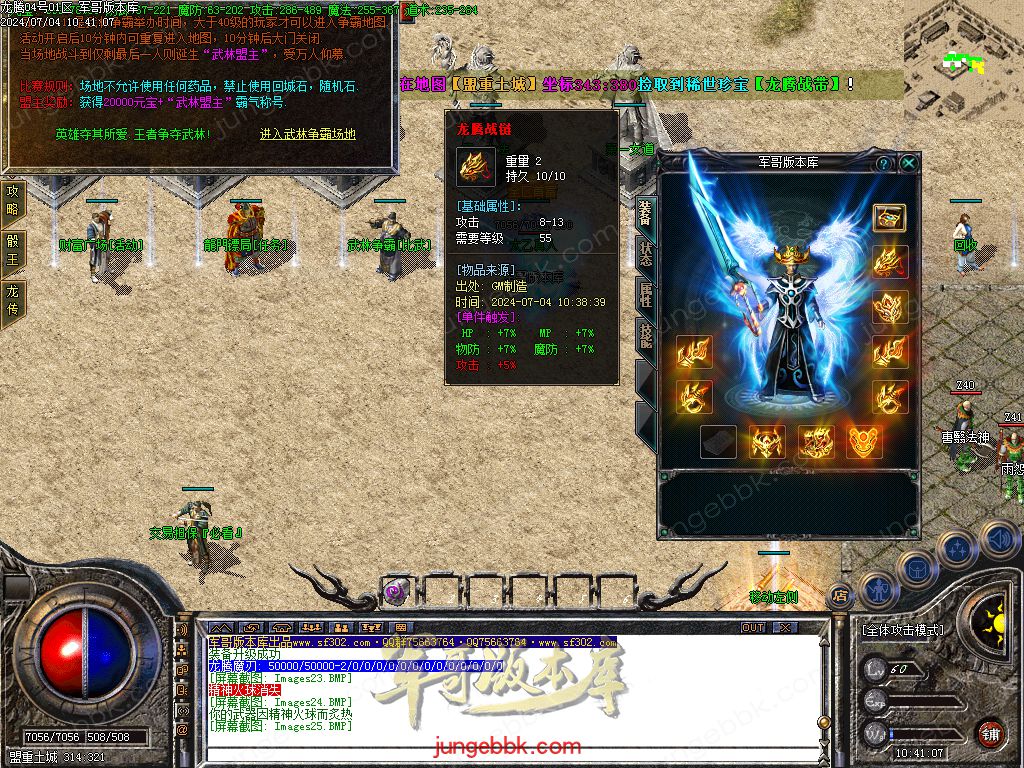
Task: Open the 散王 side button
Action: pos(13,249)
